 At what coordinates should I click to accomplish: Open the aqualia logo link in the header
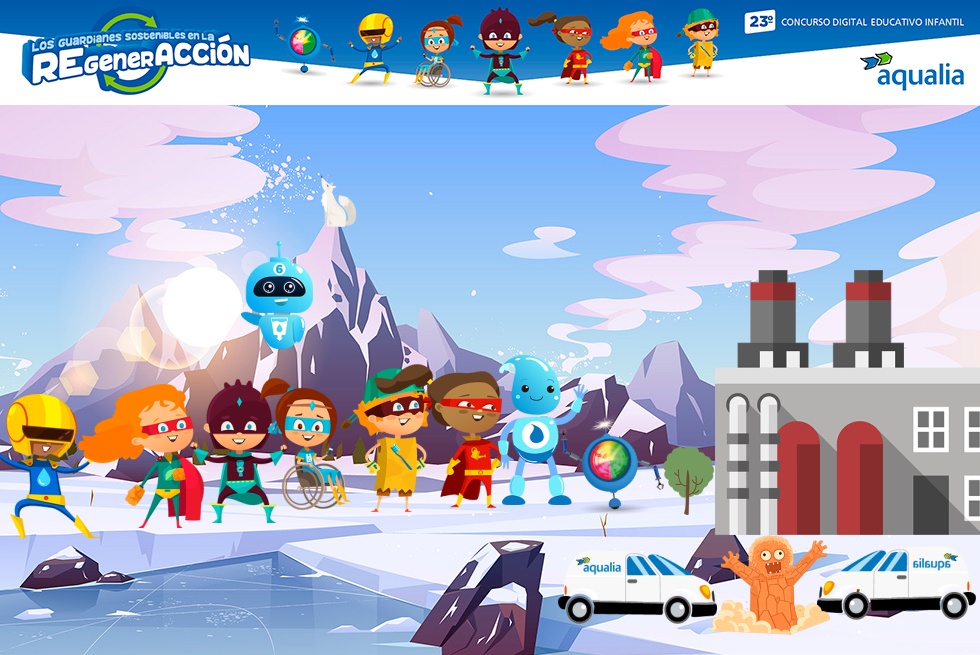911,70
